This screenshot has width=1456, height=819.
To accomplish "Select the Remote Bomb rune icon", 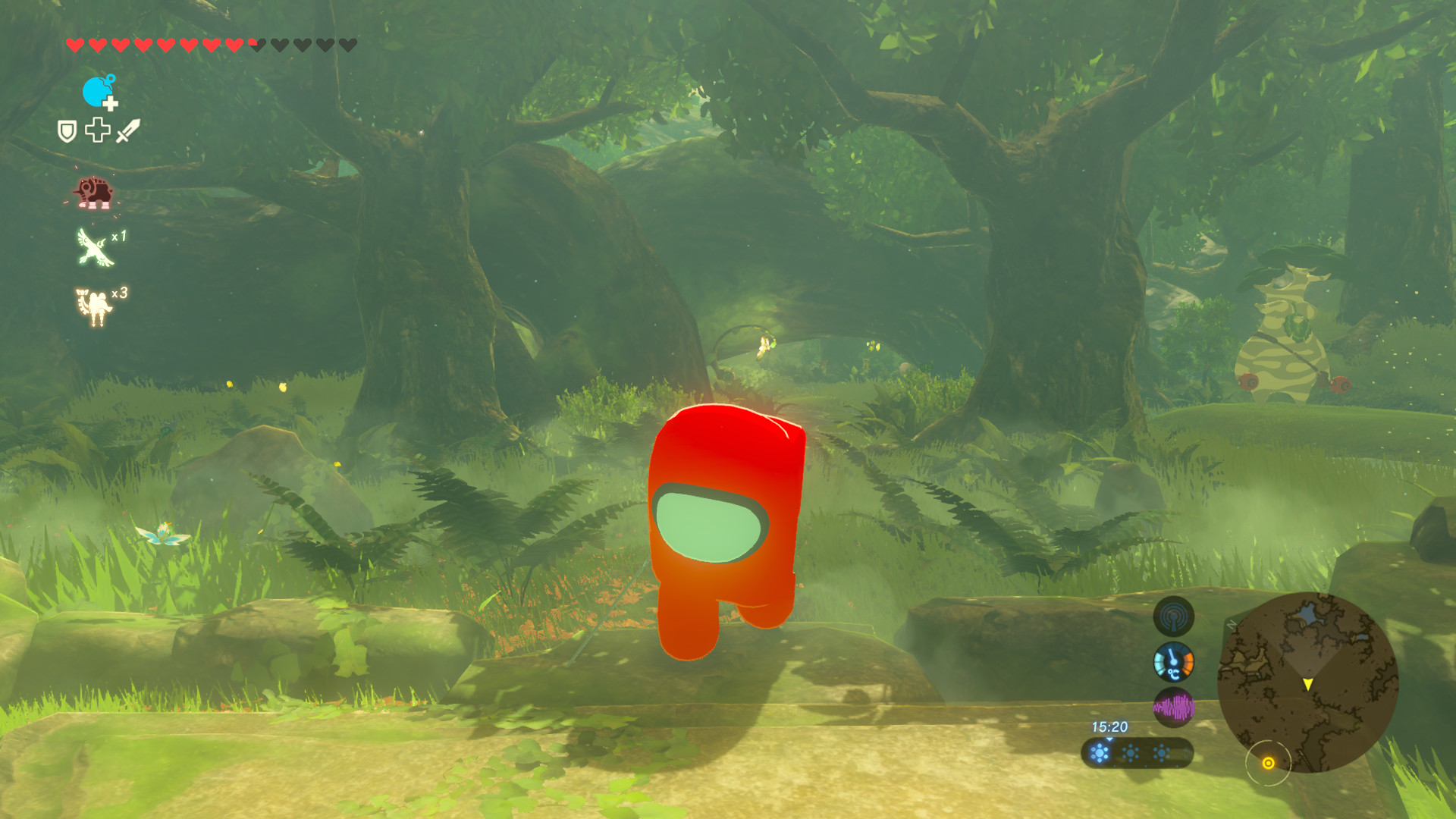I will pos(99,91).
